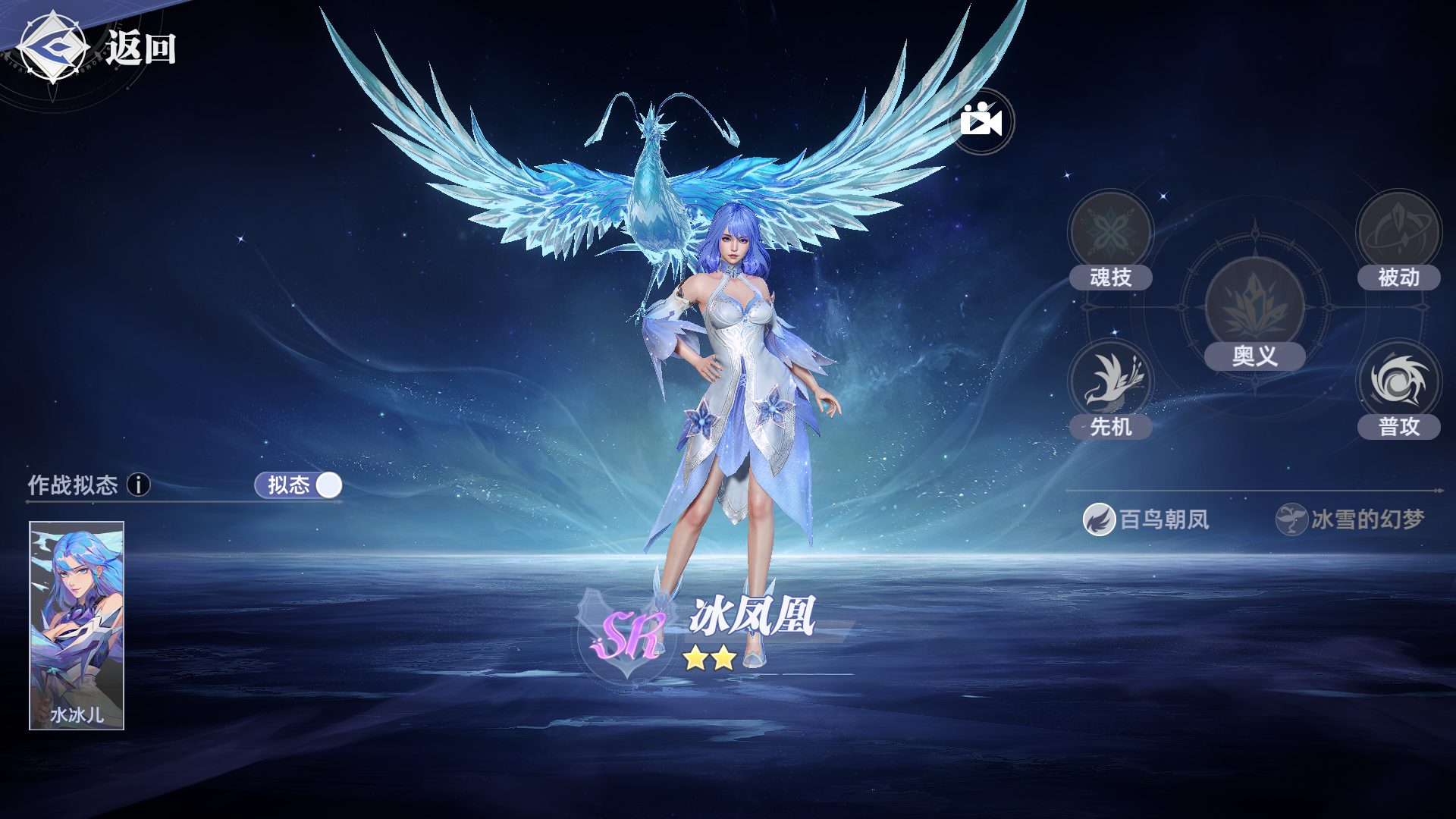The height and width of the screenshot is (819, 1456).
Task: Click the video camera recording icon
Action: pos(981,122)
